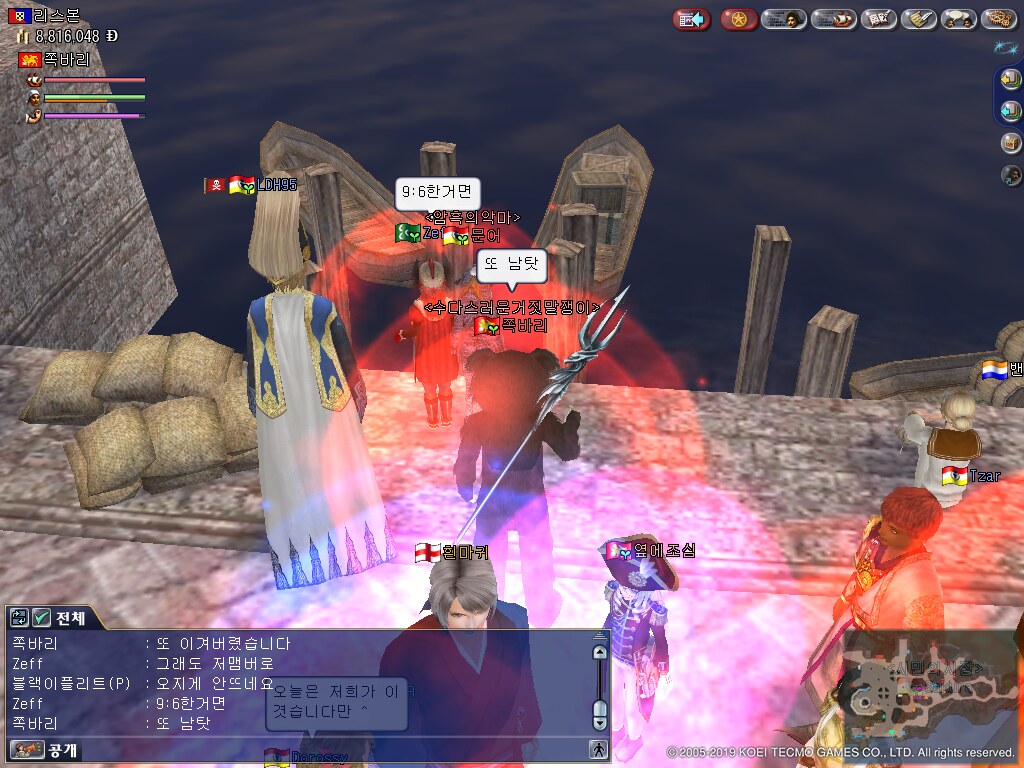Open the sailing ship menu
Image resolution: width=1024 pixels, height=768 pixels.
click(x=833, y=19)
